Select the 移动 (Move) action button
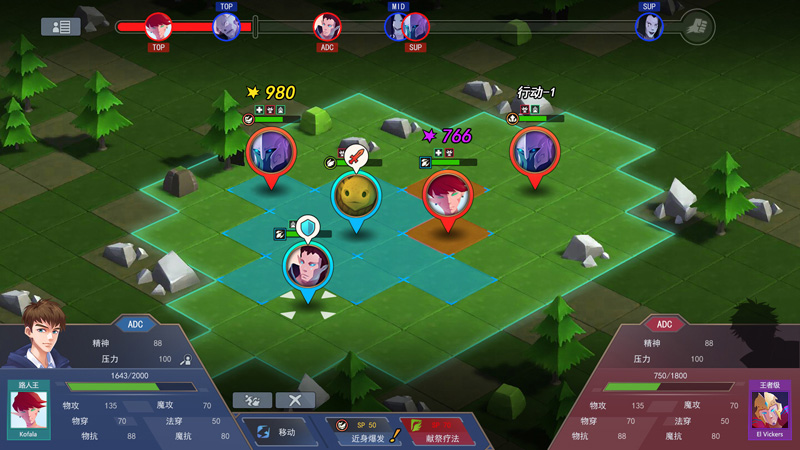 coord(279,433)
